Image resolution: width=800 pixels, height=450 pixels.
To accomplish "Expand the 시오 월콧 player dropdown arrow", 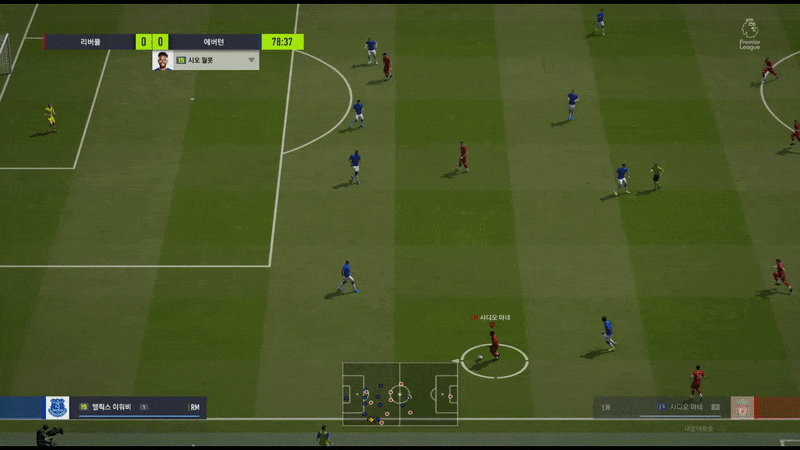I will [x=252, y=61].
